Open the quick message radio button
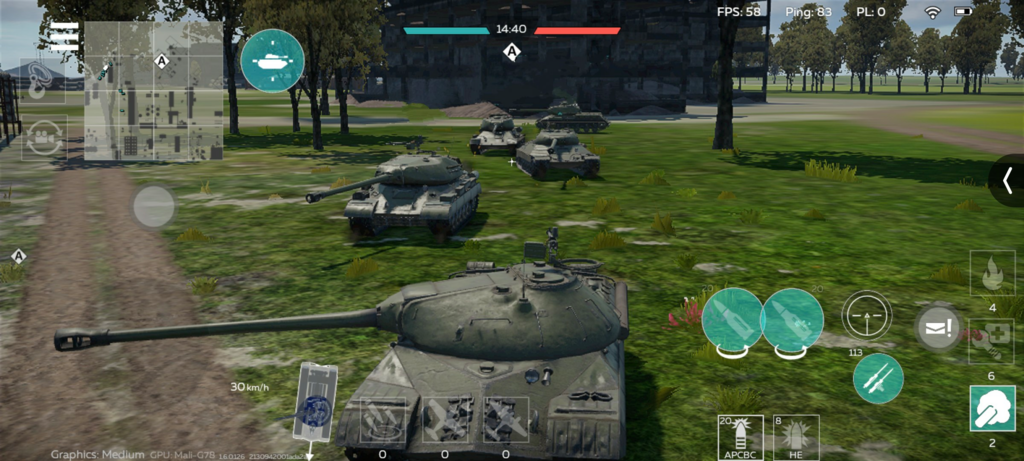Image resolution: width=1024 pixels, height=461 pixels. tap(938, 329)
